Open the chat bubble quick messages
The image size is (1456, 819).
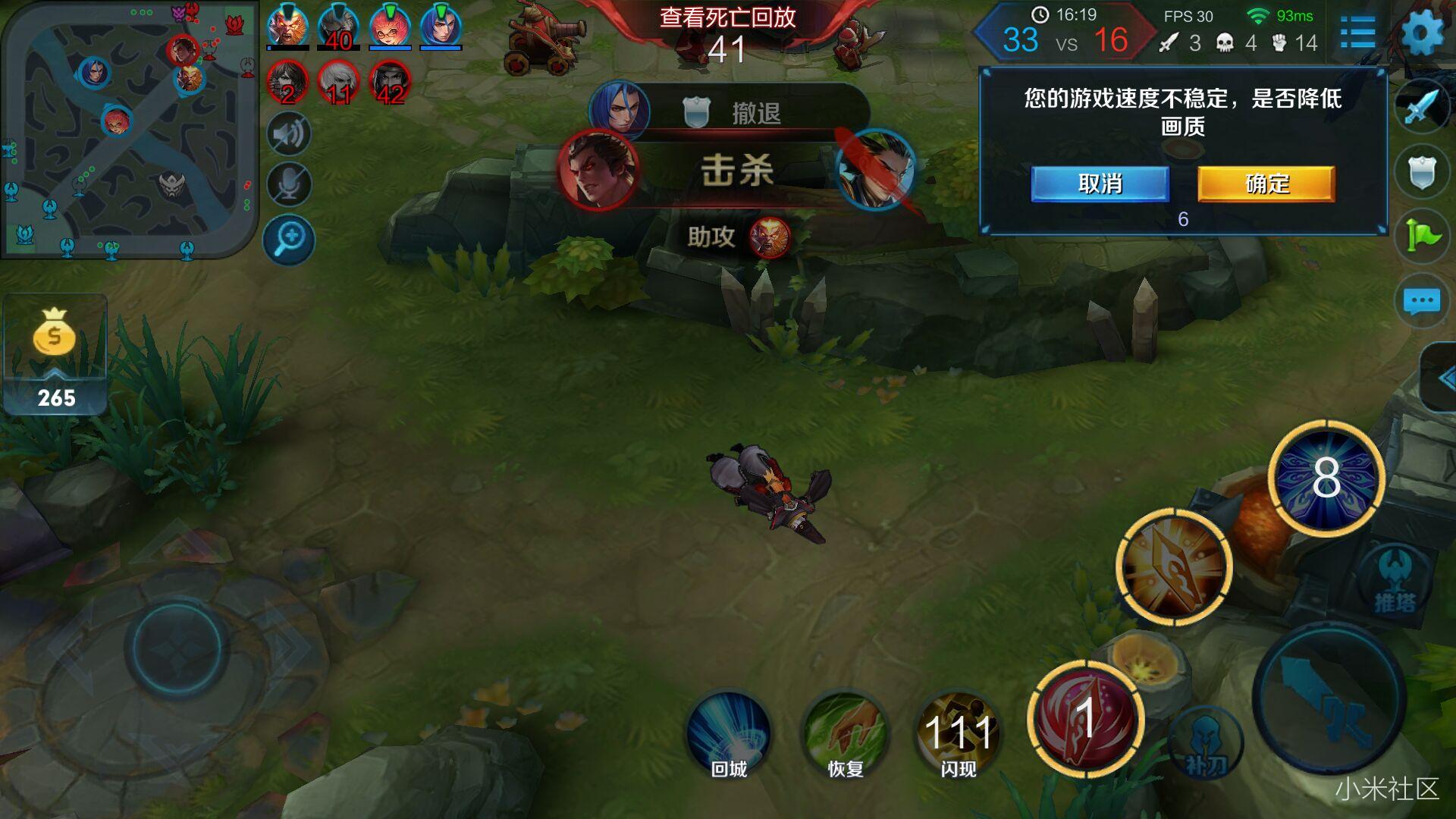pos(1422,301)
